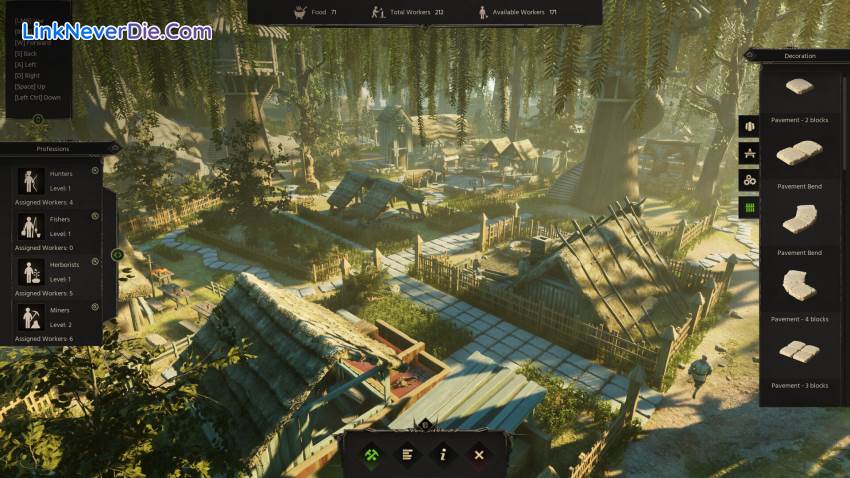
Task: Select the Miners profession icon
Action: (x=29, y=318)
